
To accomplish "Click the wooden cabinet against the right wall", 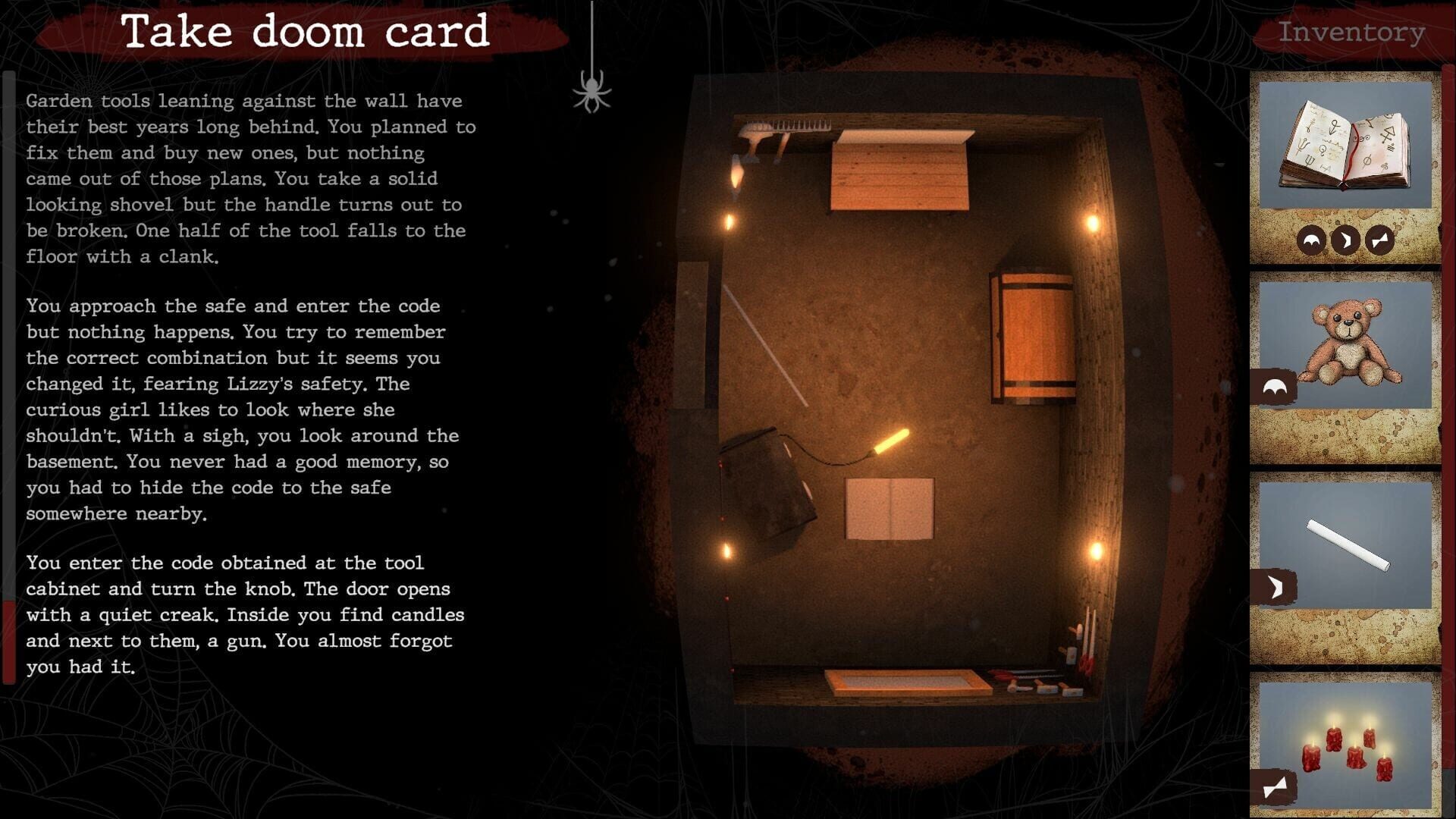I will [x=1031, y=334].
